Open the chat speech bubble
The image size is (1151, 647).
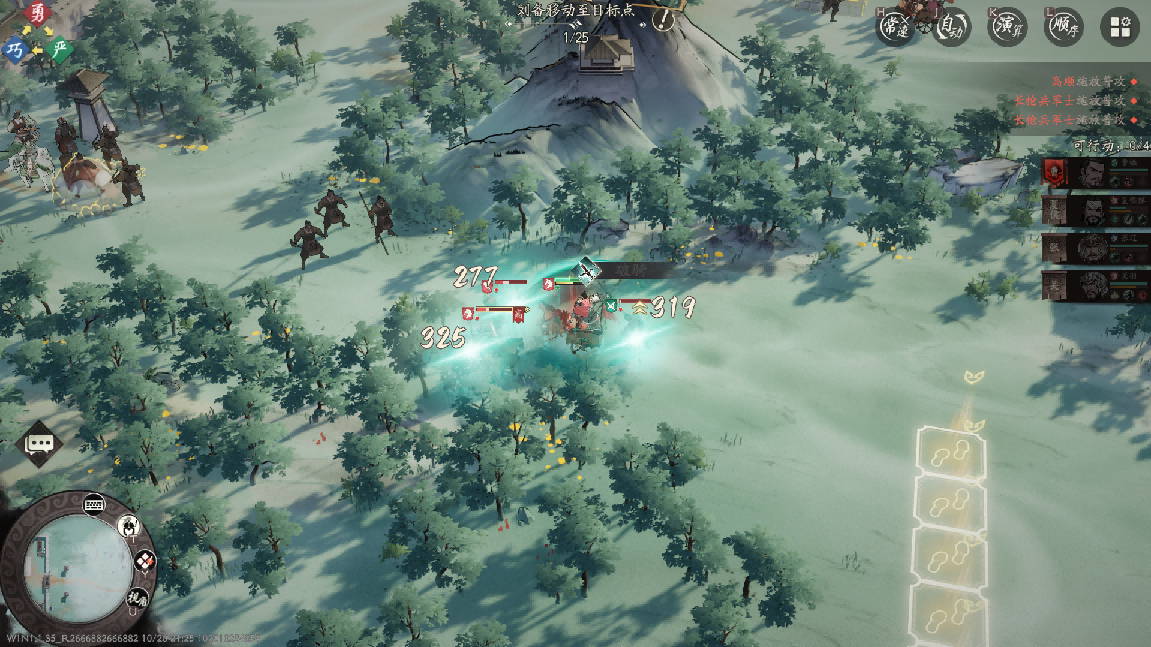pos(40,443)
